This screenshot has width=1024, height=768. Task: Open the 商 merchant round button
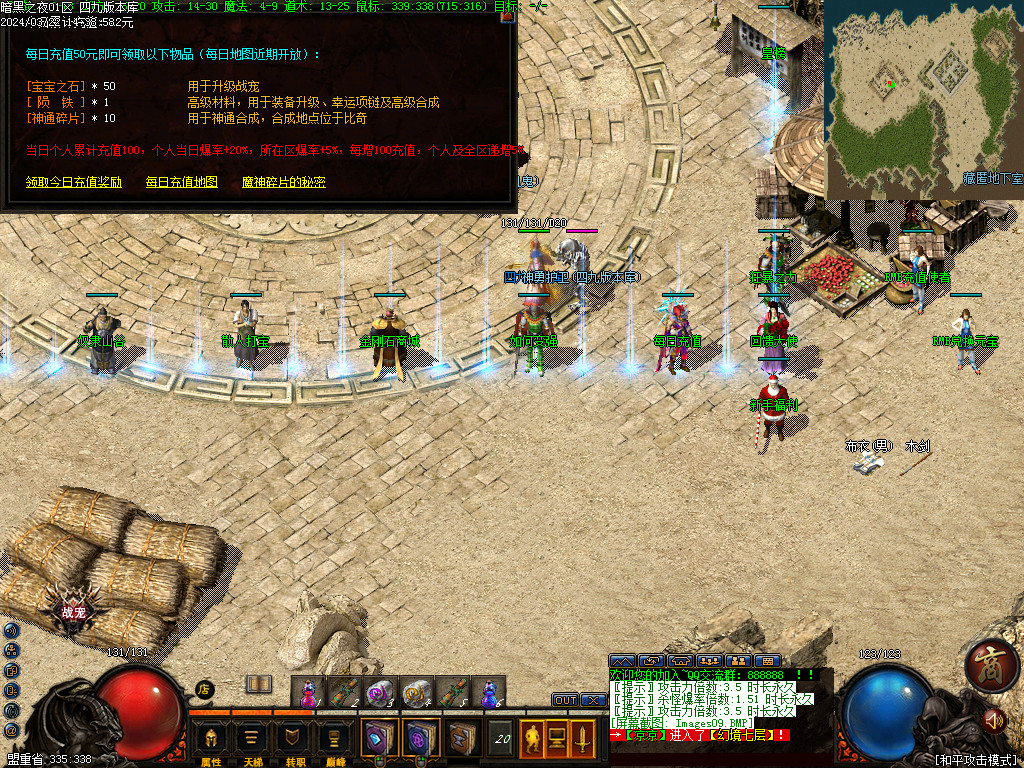click(991, 664)
